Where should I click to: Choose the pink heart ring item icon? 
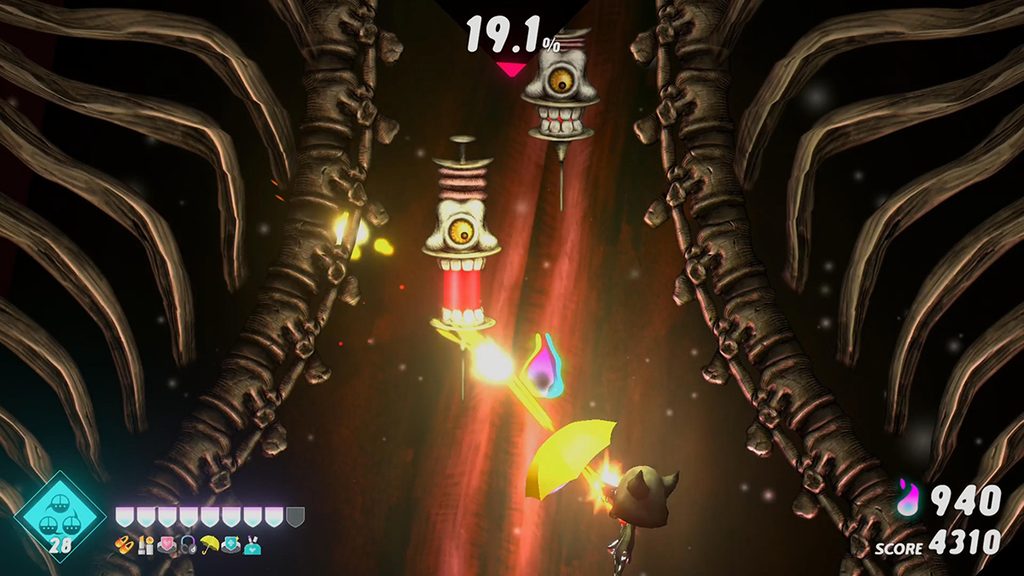[167, 546]
